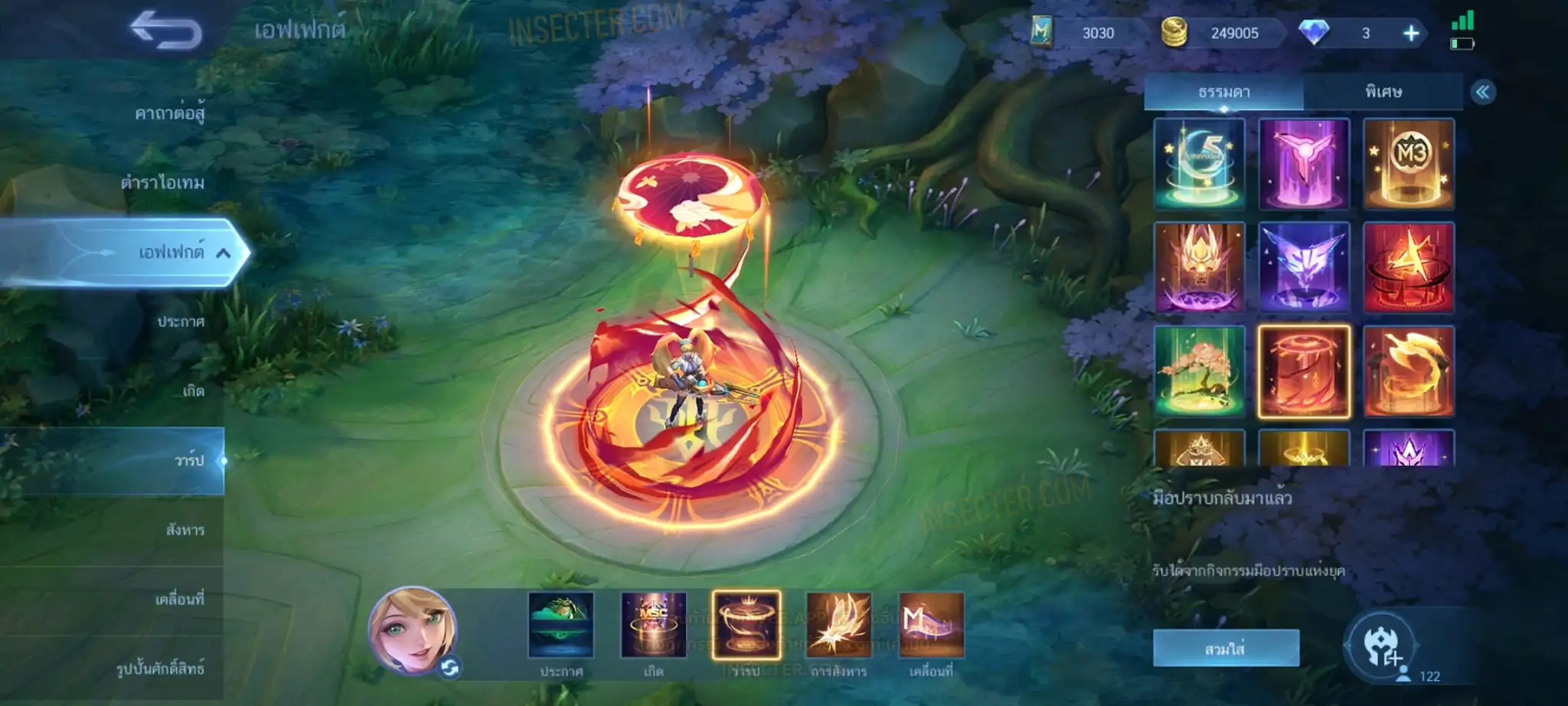Switch to the ธรรมดา tab

tap(1223, 92)
